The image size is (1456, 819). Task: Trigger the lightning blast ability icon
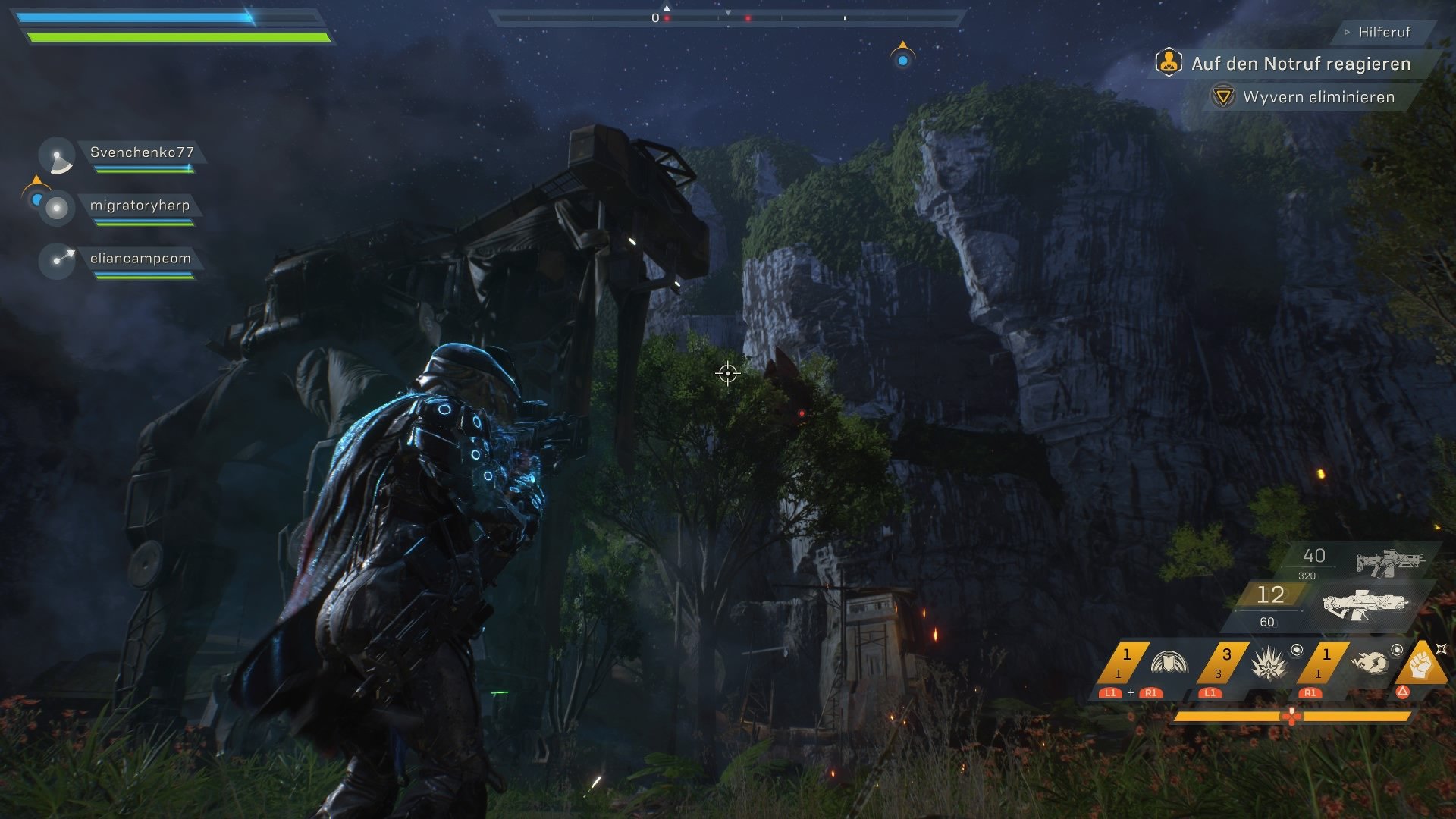click(x=1371, y=664)
